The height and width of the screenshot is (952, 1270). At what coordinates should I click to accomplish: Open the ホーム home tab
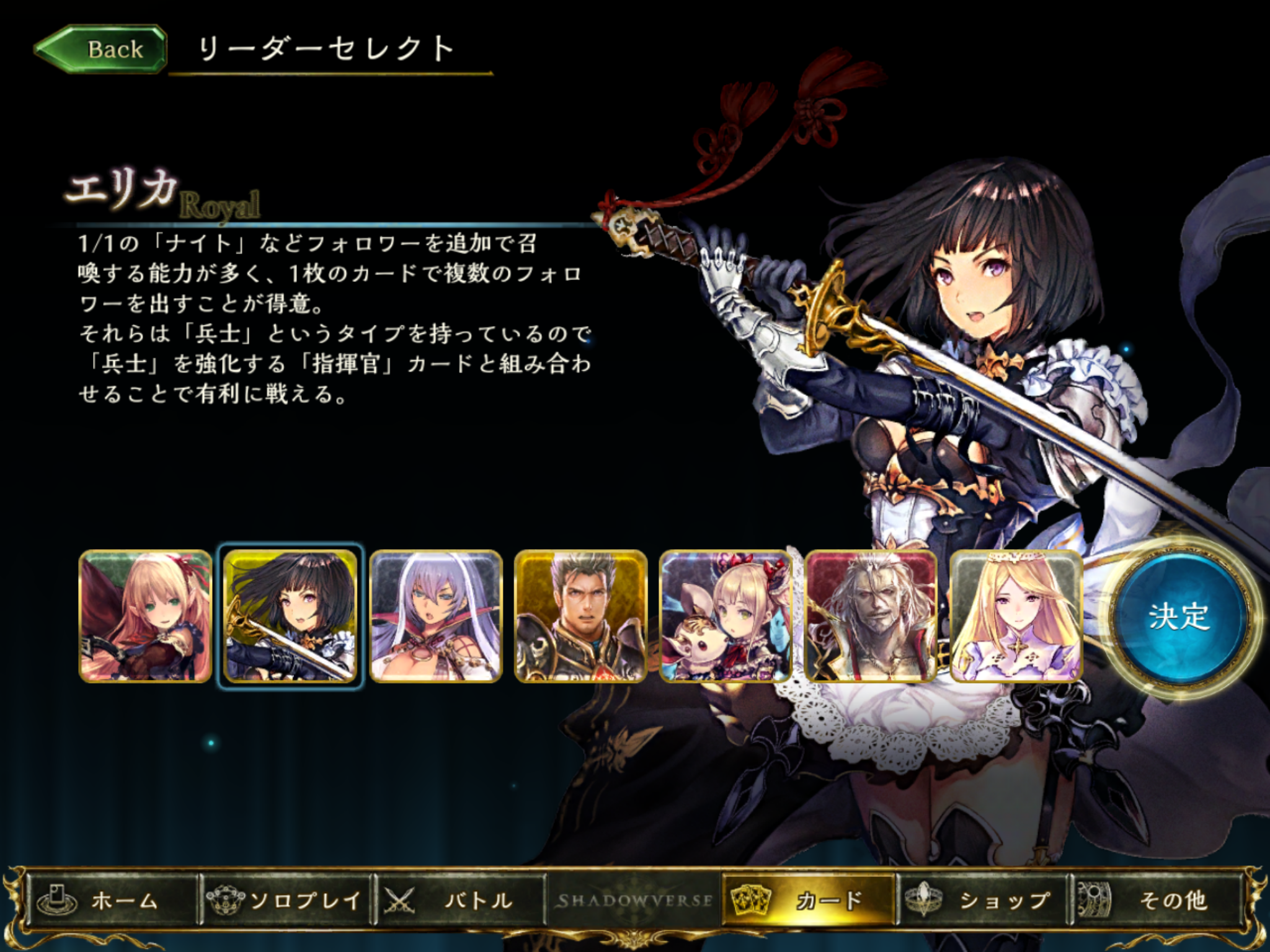[x=112, y=900]
